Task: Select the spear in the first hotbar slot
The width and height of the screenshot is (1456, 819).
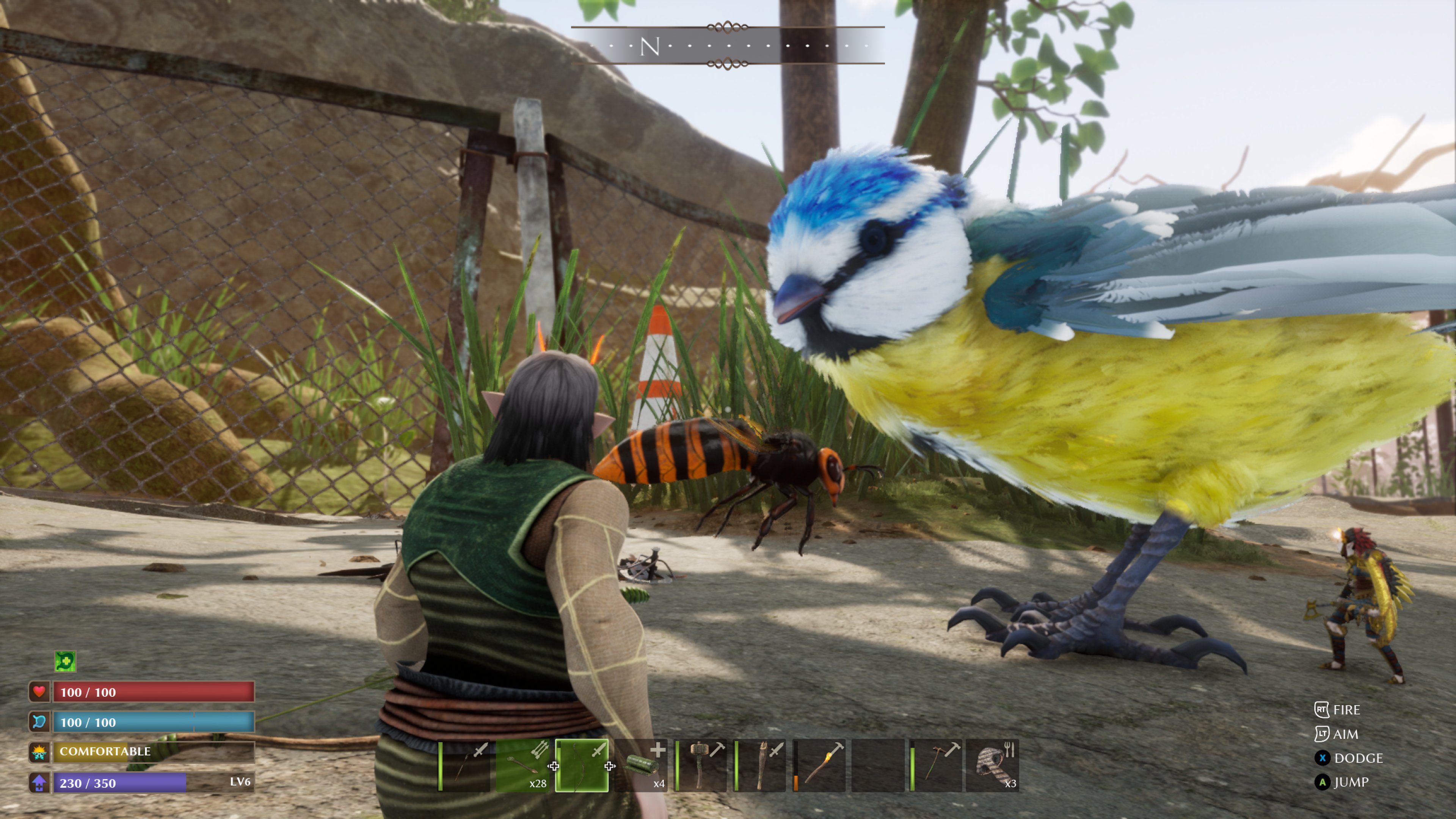Action: (x=463, y=763)
